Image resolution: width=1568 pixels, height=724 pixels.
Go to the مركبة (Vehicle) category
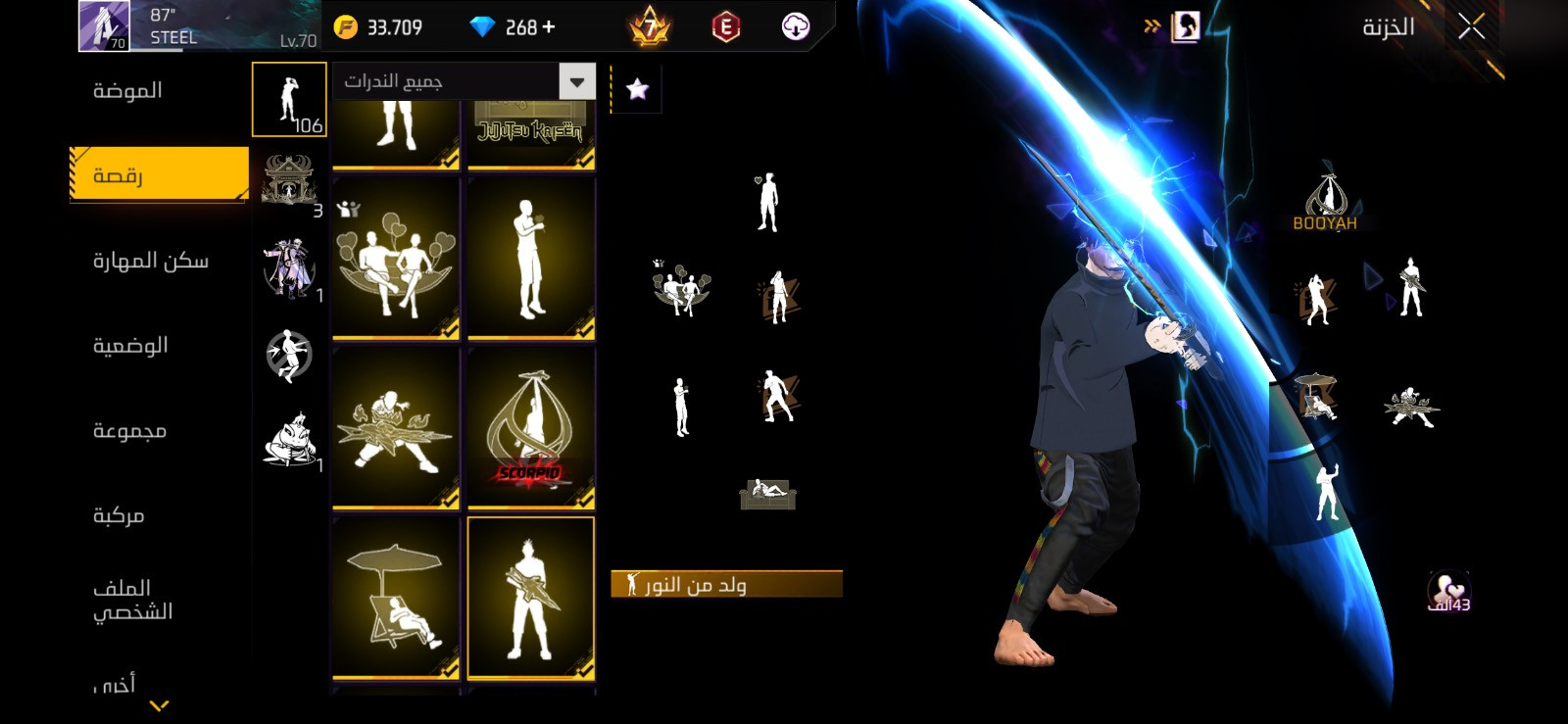click(x=119, y=515)
